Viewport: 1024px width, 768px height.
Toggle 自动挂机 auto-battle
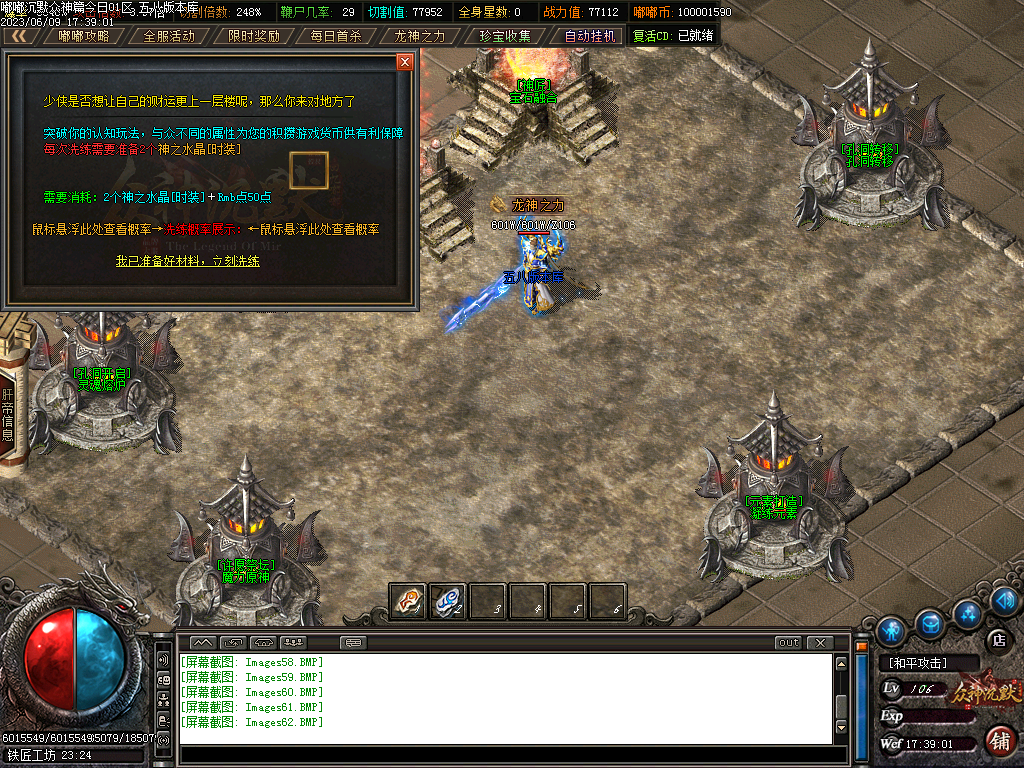tap(590, 36)
